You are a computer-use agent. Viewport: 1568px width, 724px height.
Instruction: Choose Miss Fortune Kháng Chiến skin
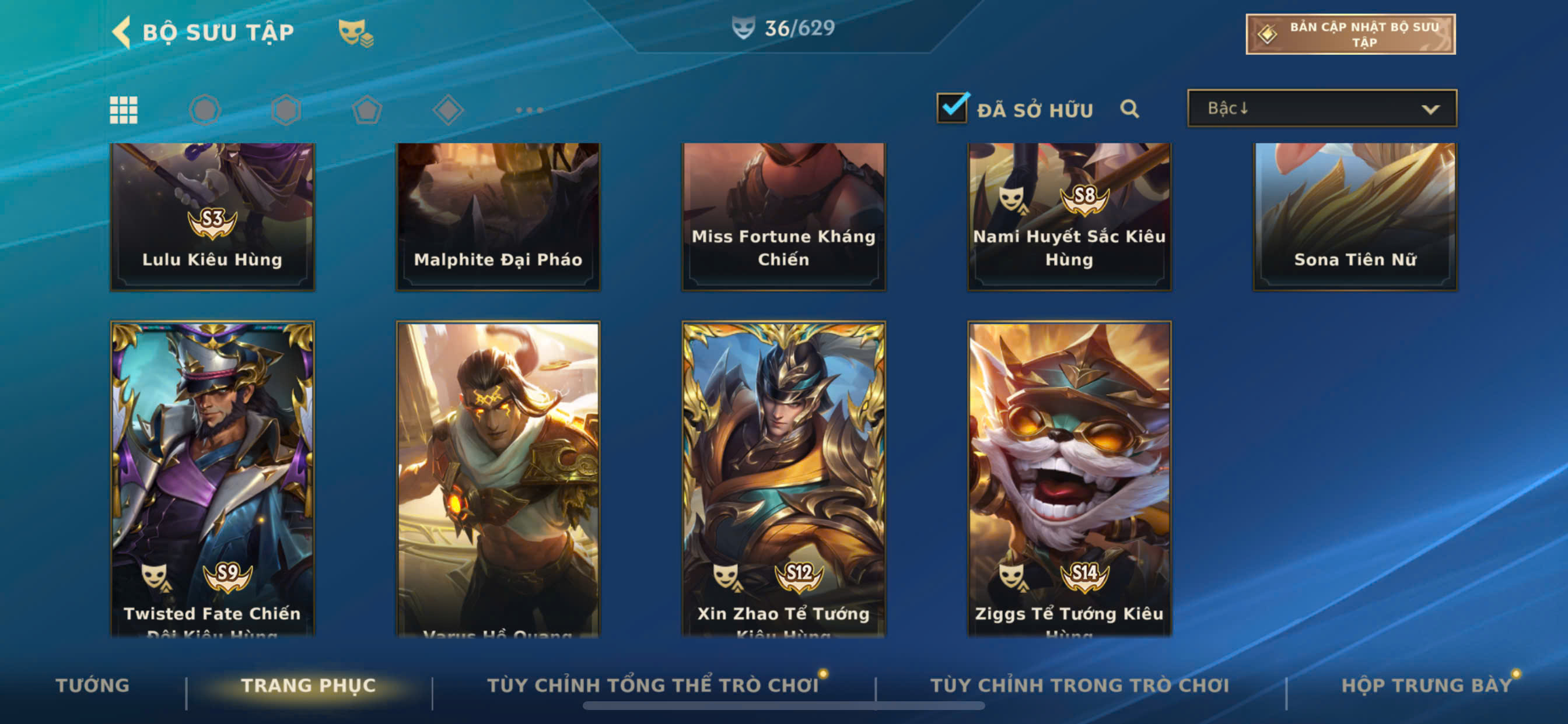coord(783,216)
